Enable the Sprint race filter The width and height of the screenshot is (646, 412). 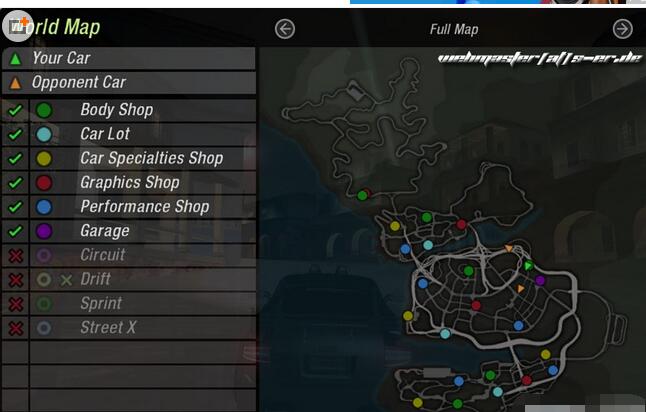coord(15,303)
